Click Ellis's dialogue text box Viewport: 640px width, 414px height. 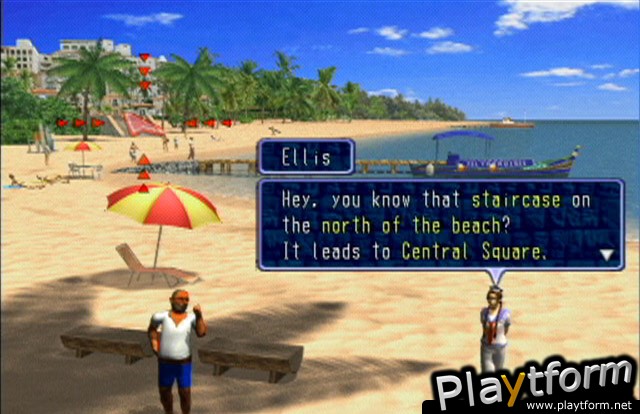tap(440, 225)
